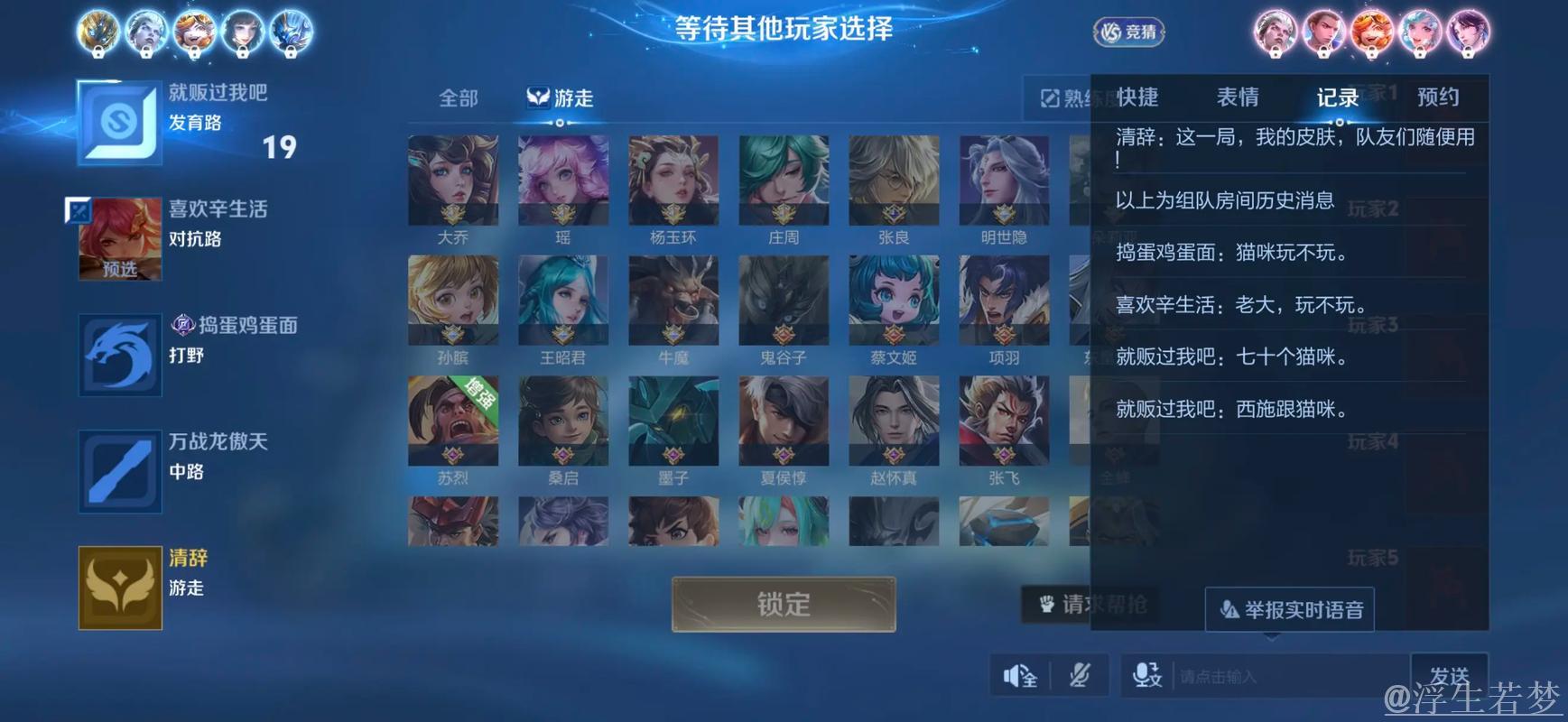Pick hero 蔡文姬
Image resolution: width=1568 pixels, height=722 pixels.
click(894, 301)
